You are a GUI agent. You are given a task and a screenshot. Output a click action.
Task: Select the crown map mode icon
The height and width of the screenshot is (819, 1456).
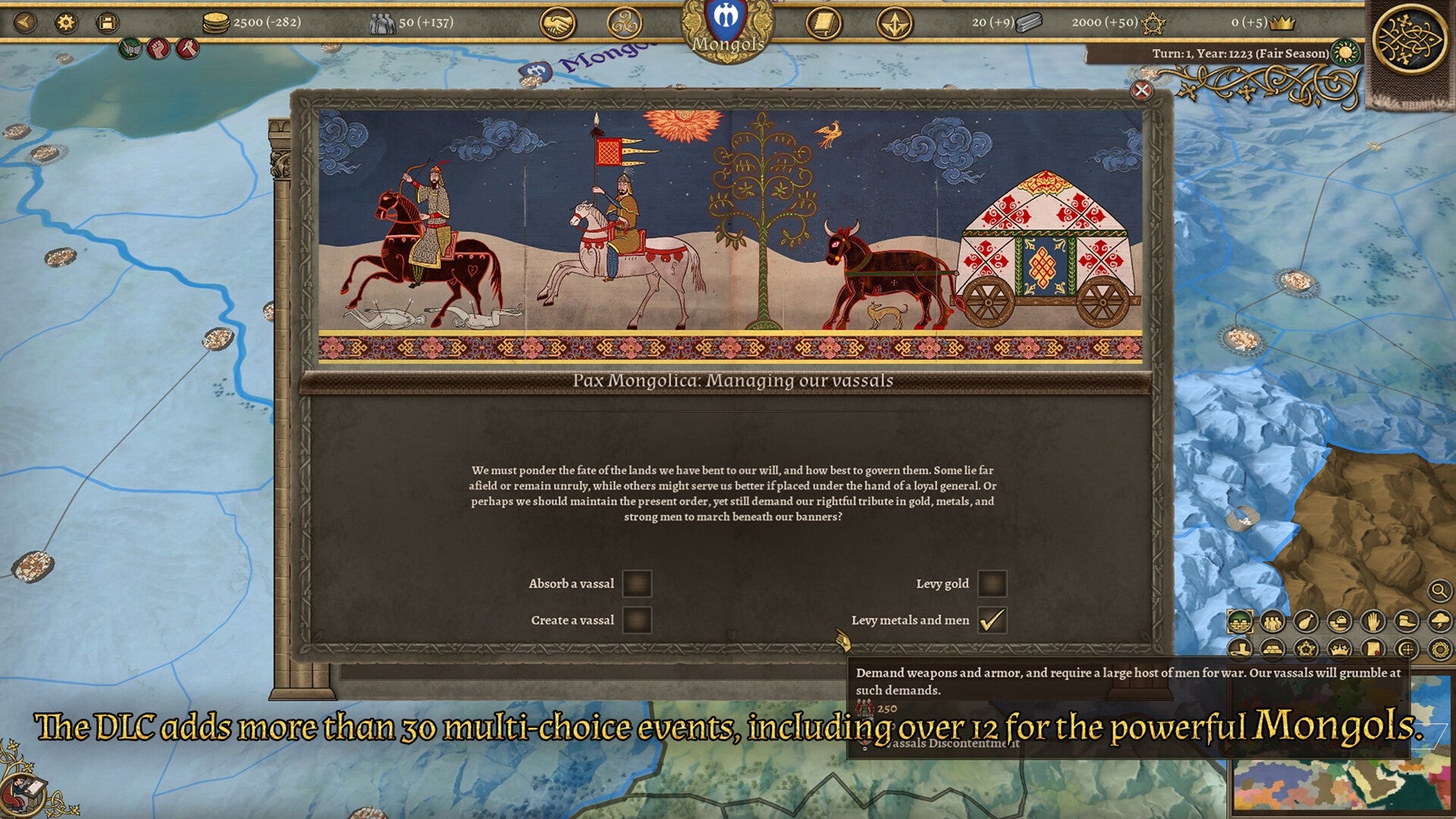point(1339,648)
